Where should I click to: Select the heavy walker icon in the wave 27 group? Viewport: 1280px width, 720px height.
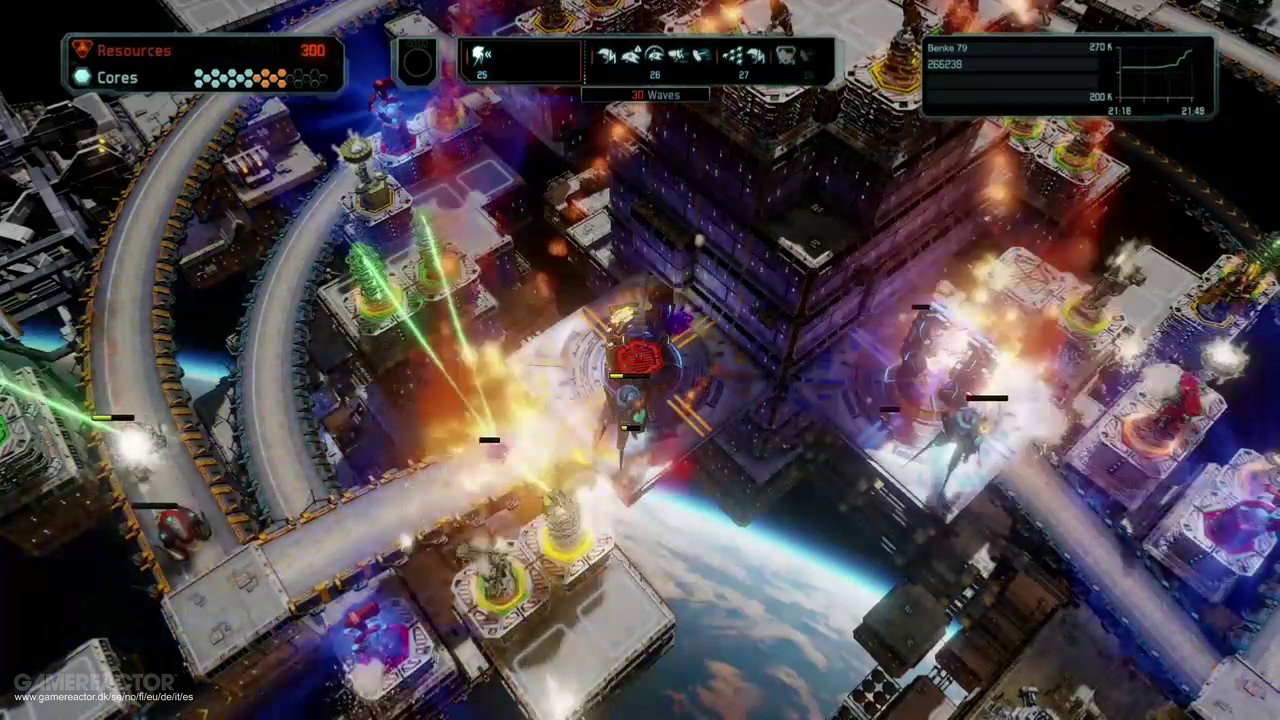tap(755, 55)
